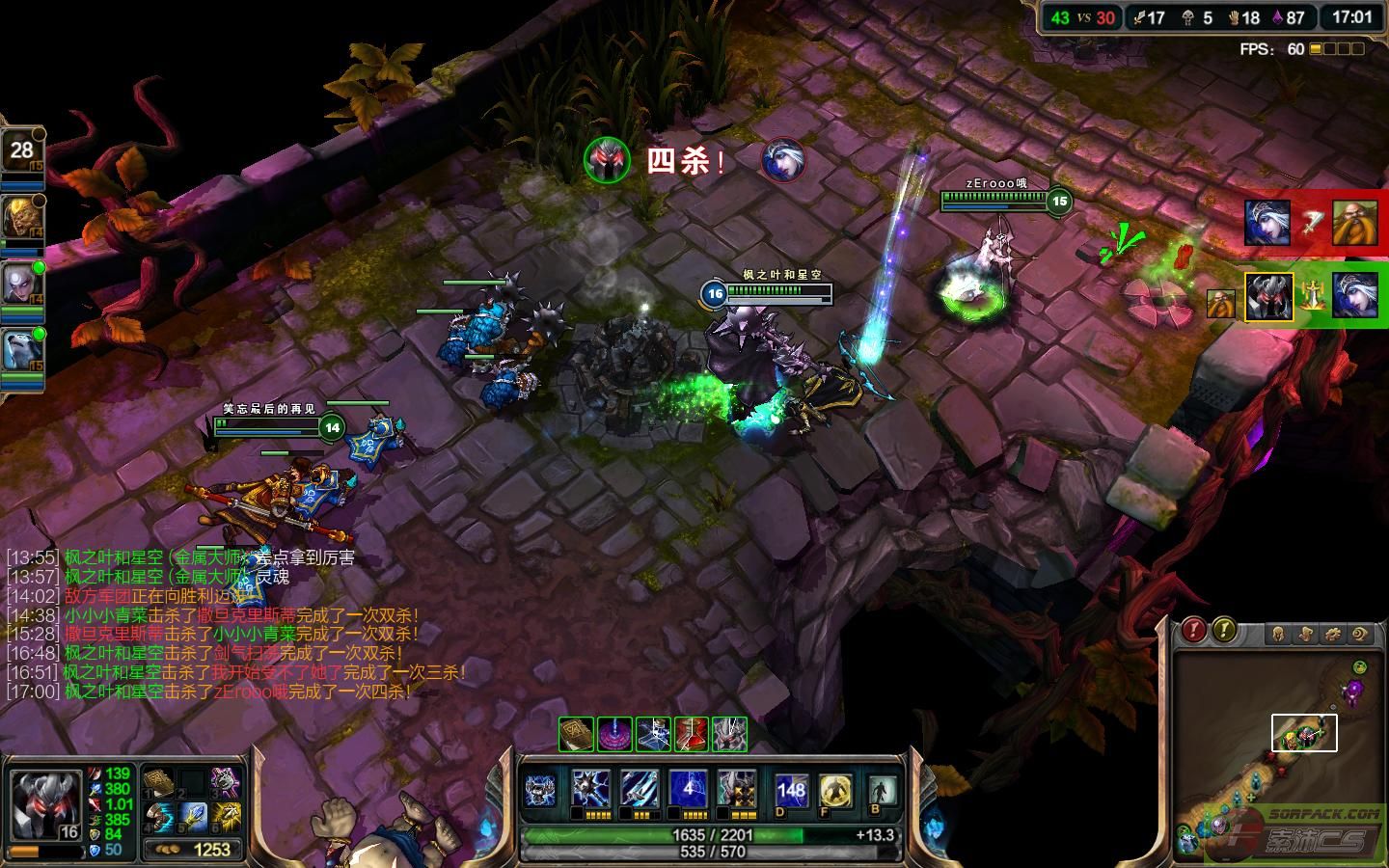Open the gear settings button above minimap
This screenshot has width=1389, height=868.
1333,634
